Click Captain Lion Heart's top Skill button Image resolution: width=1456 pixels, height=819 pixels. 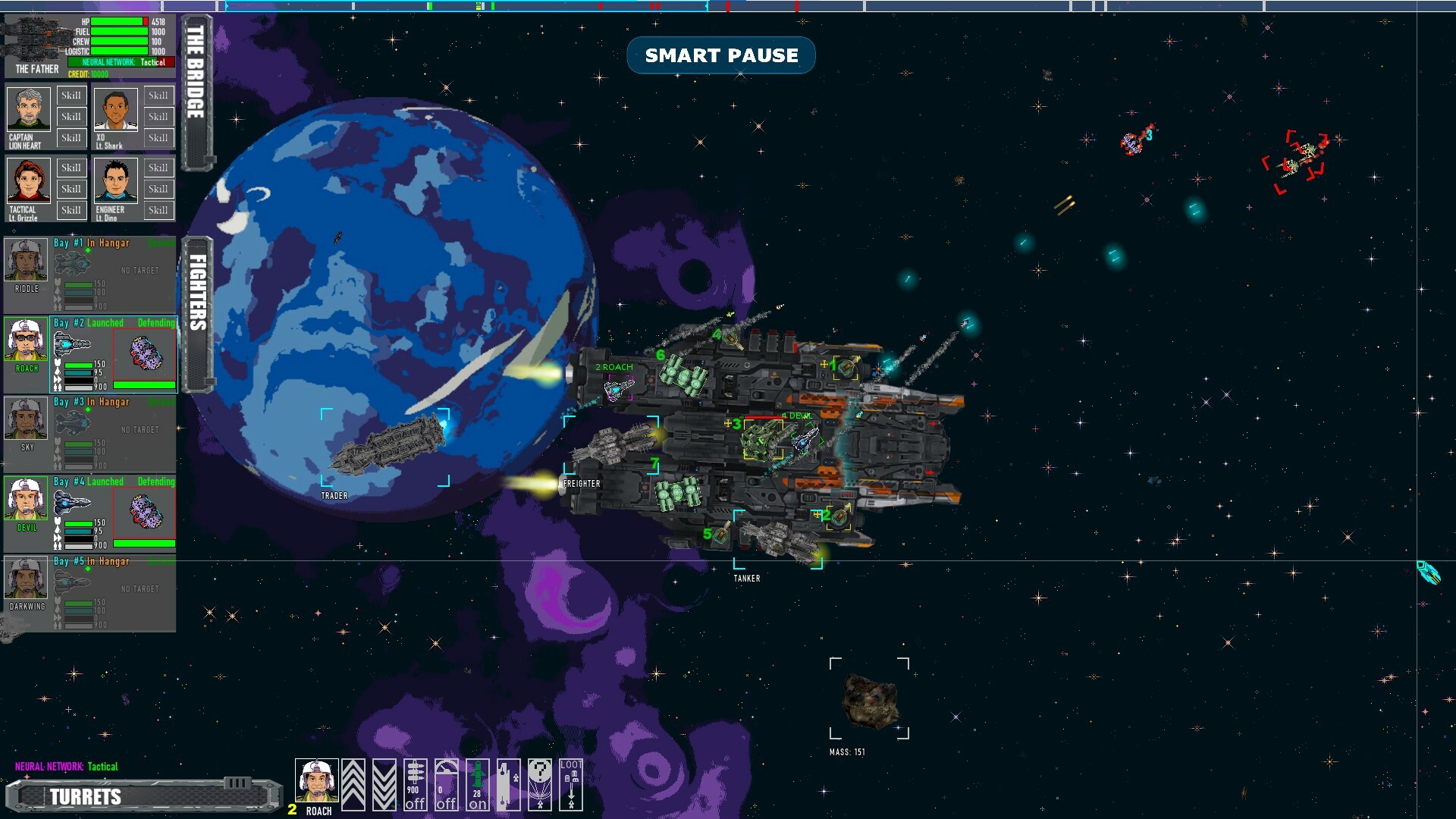[x=71, y=96]
